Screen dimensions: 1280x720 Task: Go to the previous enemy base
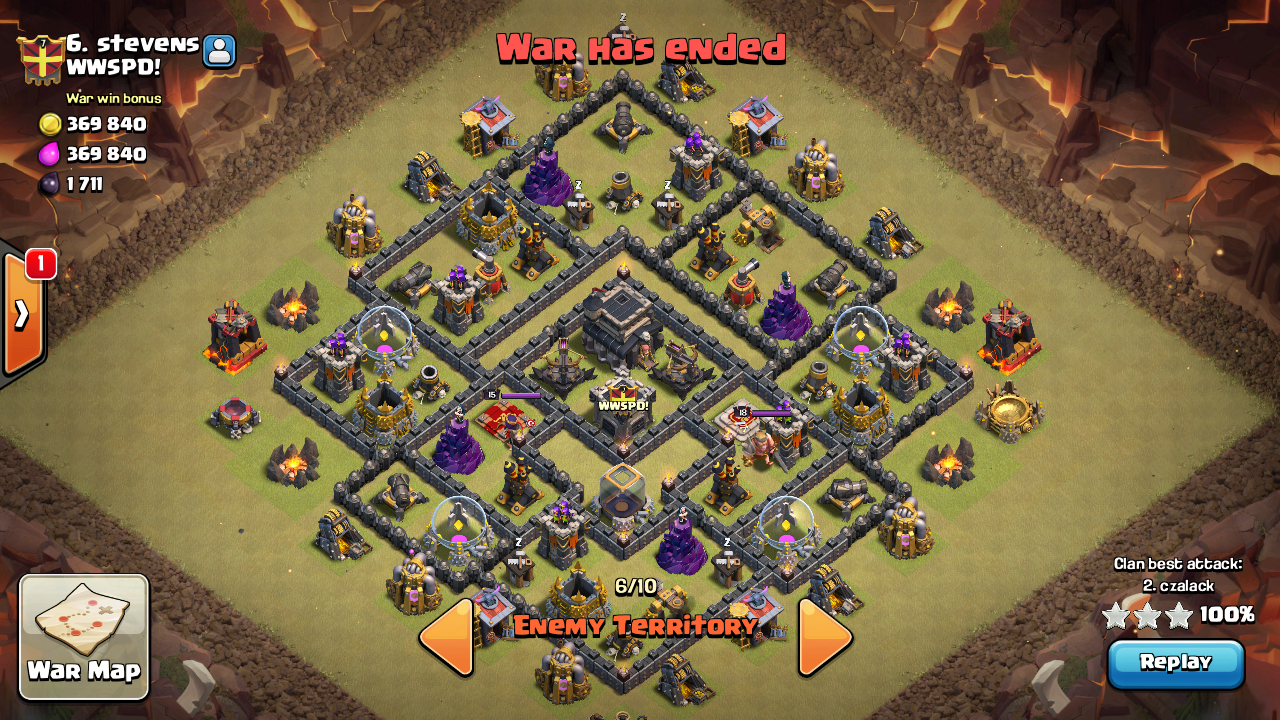click(x=446, y=636)
